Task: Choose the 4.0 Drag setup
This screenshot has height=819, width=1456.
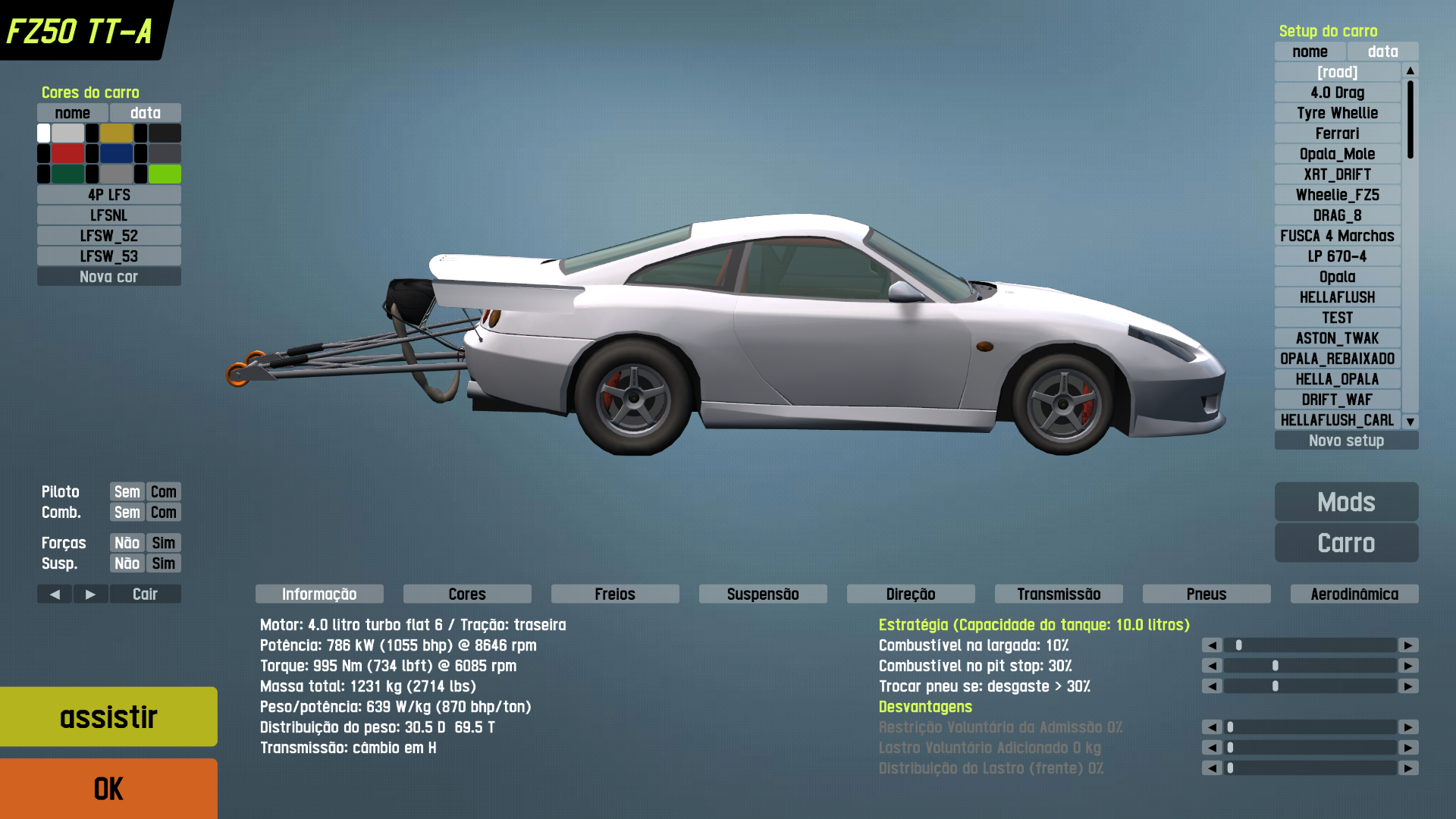Action: (x=1338, y=93)
